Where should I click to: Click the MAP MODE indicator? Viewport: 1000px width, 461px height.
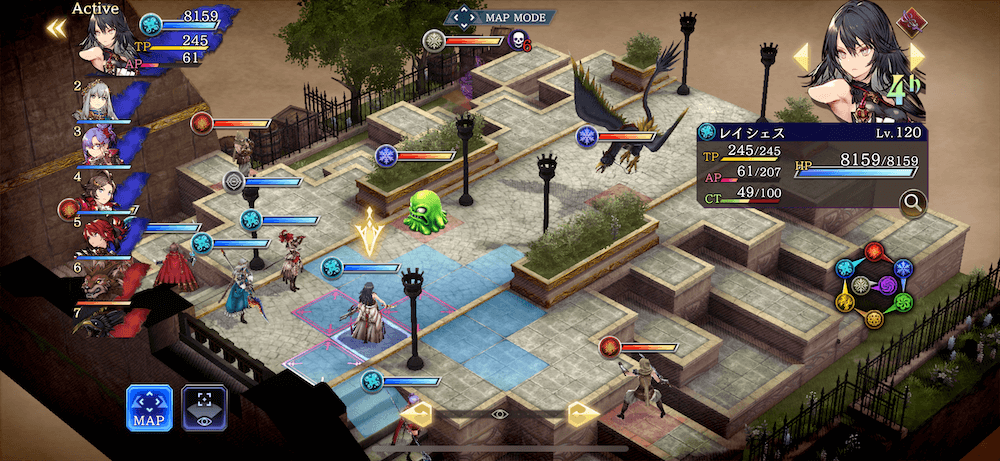500,17
